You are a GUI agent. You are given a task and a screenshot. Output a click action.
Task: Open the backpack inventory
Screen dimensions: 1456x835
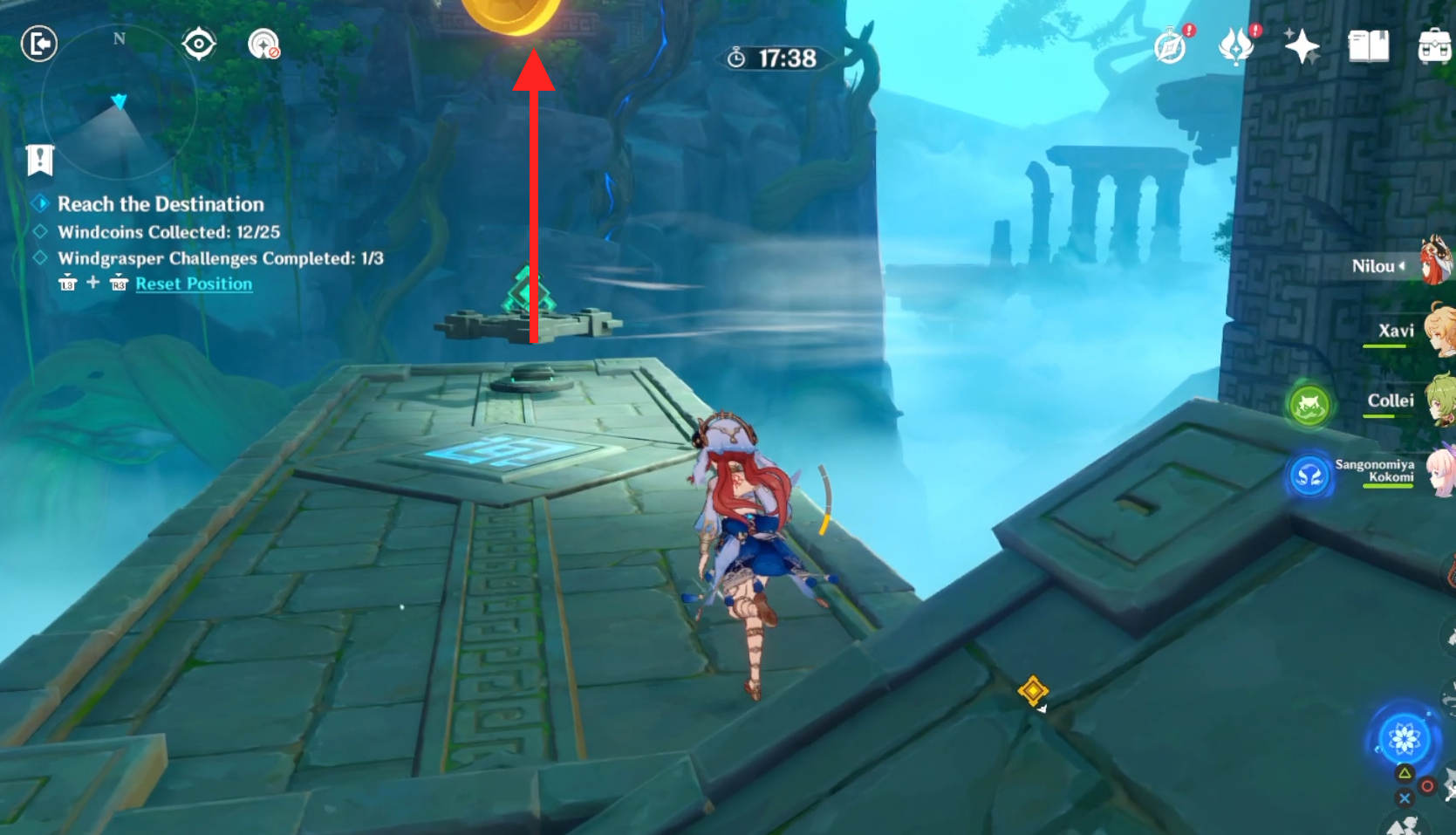click(x=1435, y=46)
